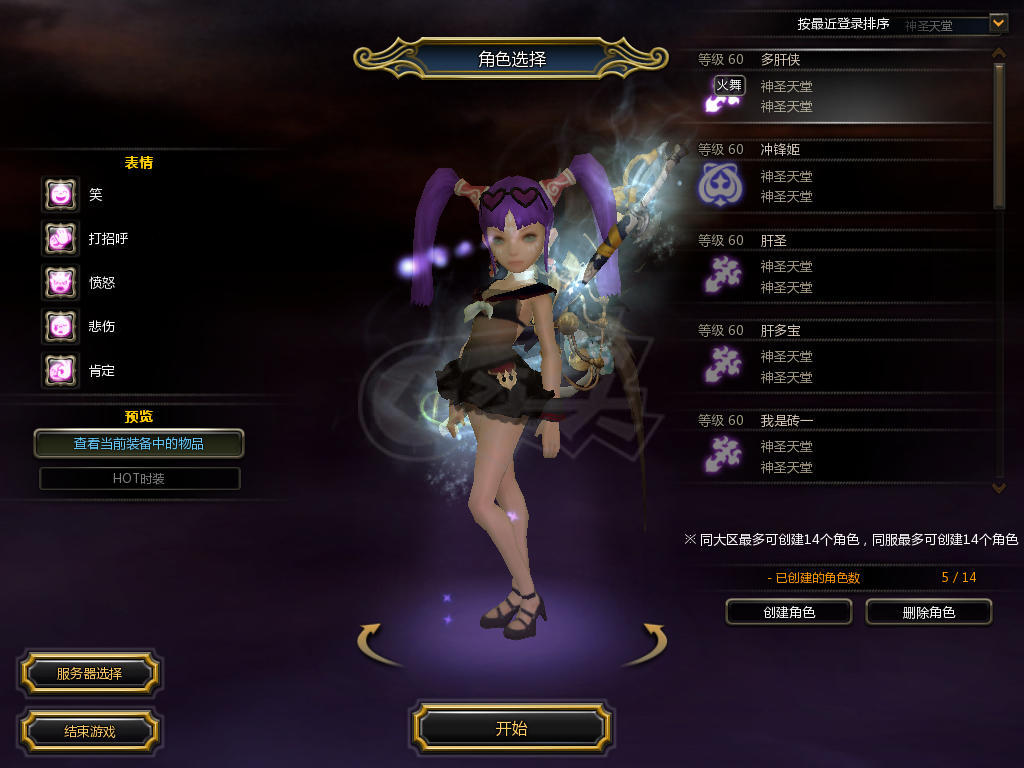
Task: View currently equipped items (查看当前装备中的物品)
Action: pos(139,443)
